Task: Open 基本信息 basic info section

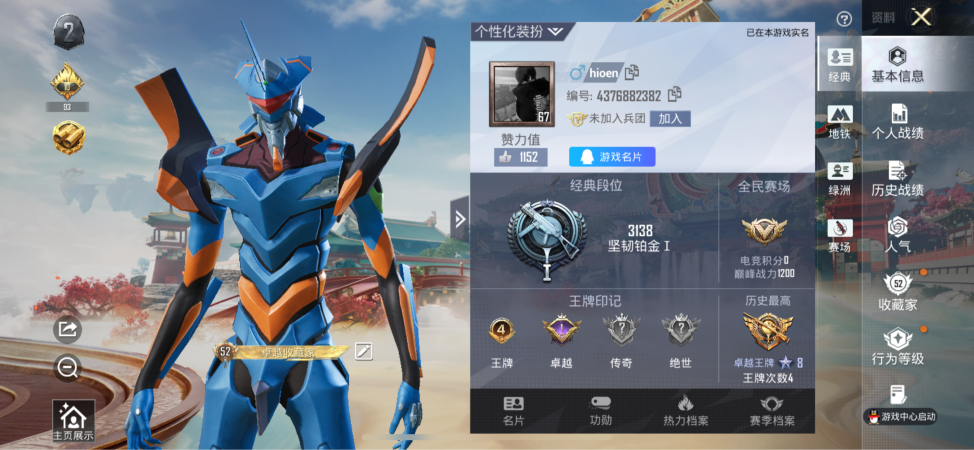Action: (897, 65)
